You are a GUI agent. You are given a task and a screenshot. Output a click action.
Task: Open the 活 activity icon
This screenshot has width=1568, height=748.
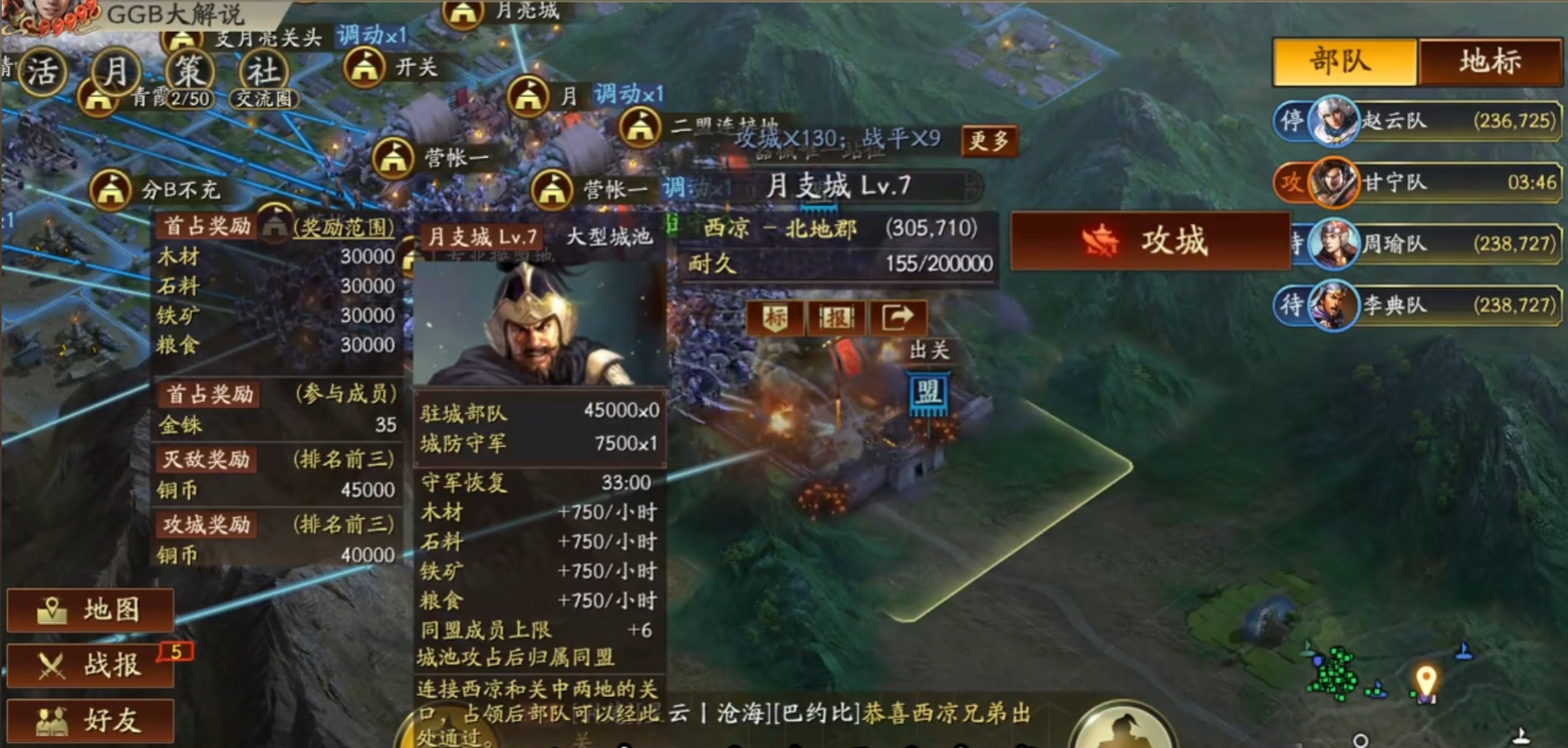pos(45,71)
